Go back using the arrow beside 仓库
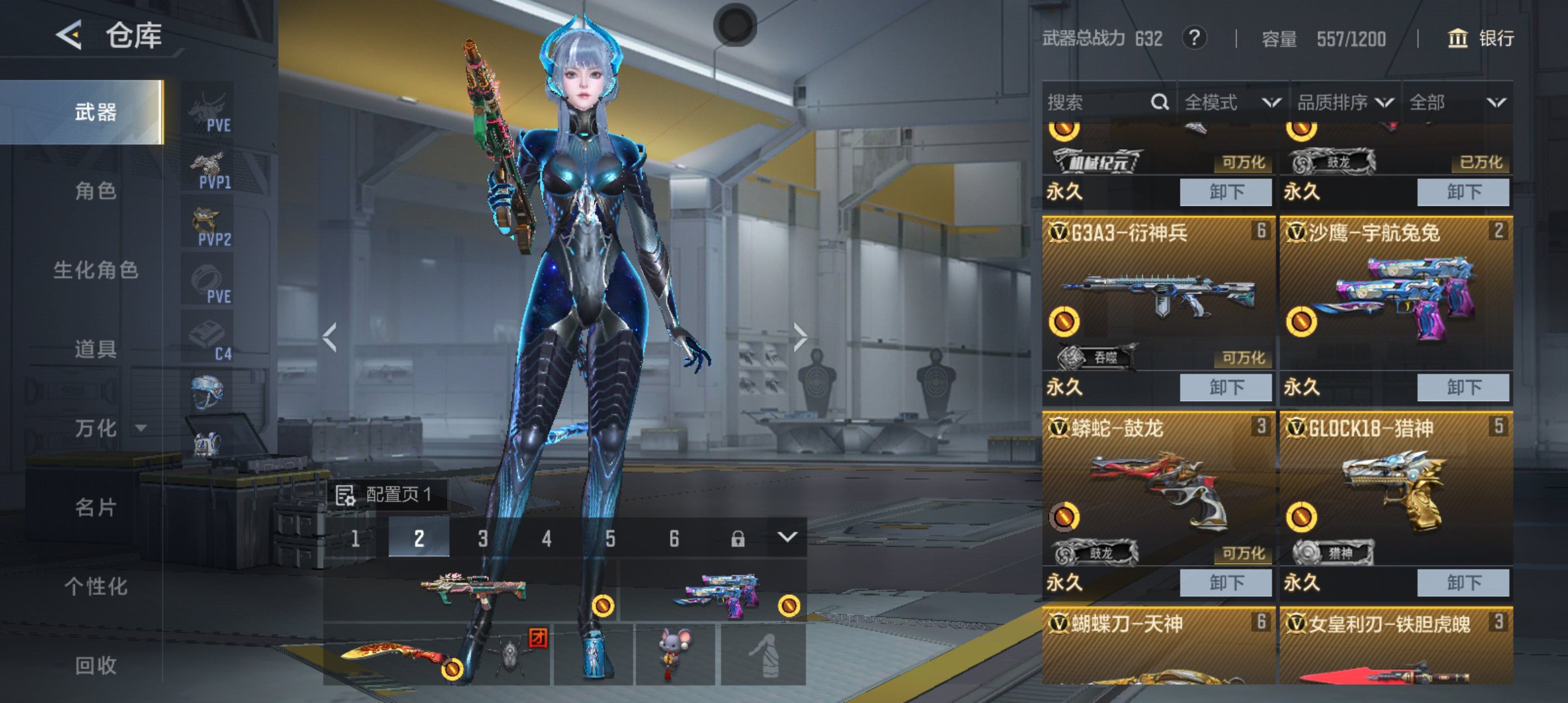1568x703 pixels. point(69,34)
